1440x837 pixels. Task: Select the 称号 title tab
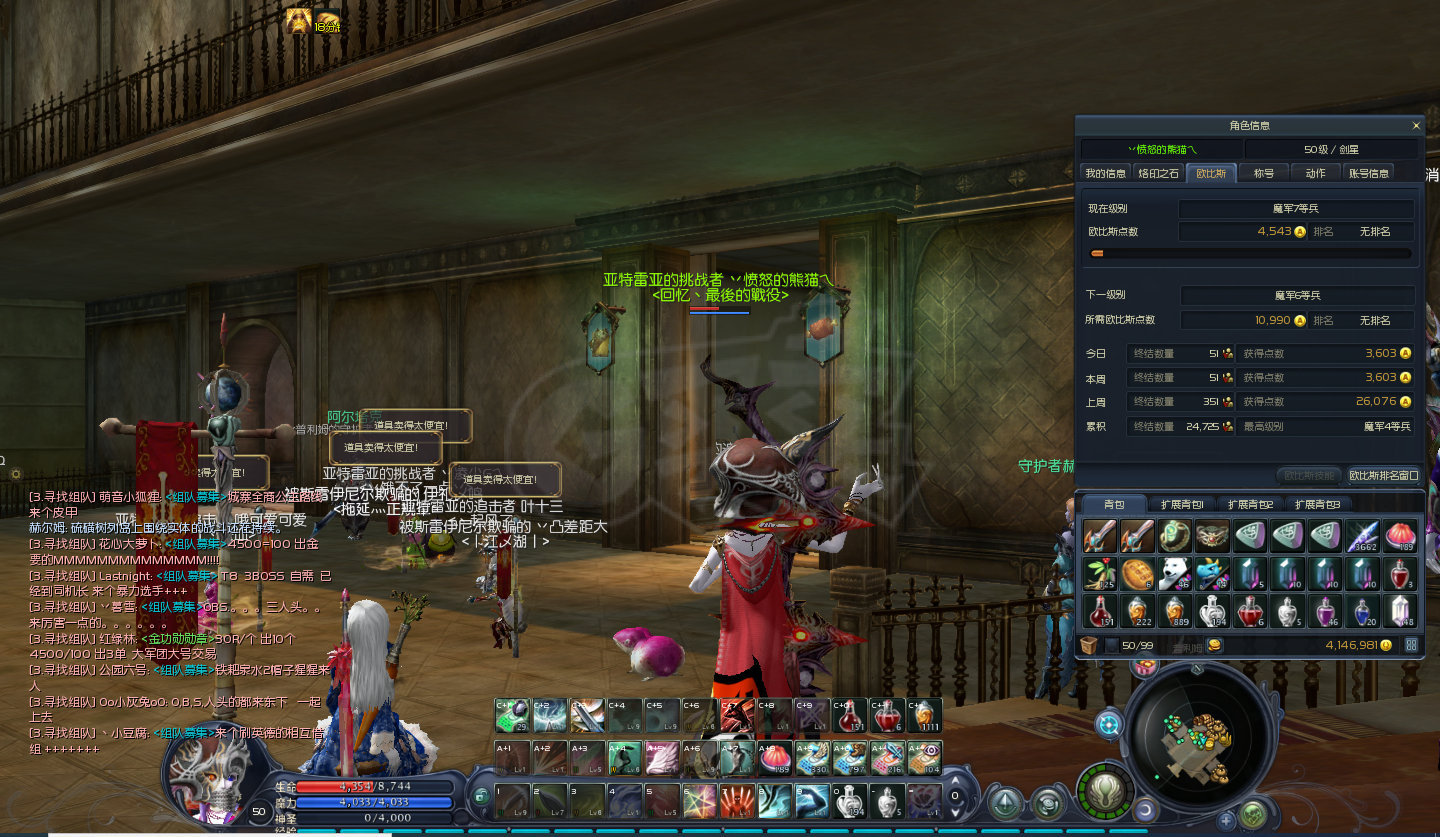pos(1264,173)
